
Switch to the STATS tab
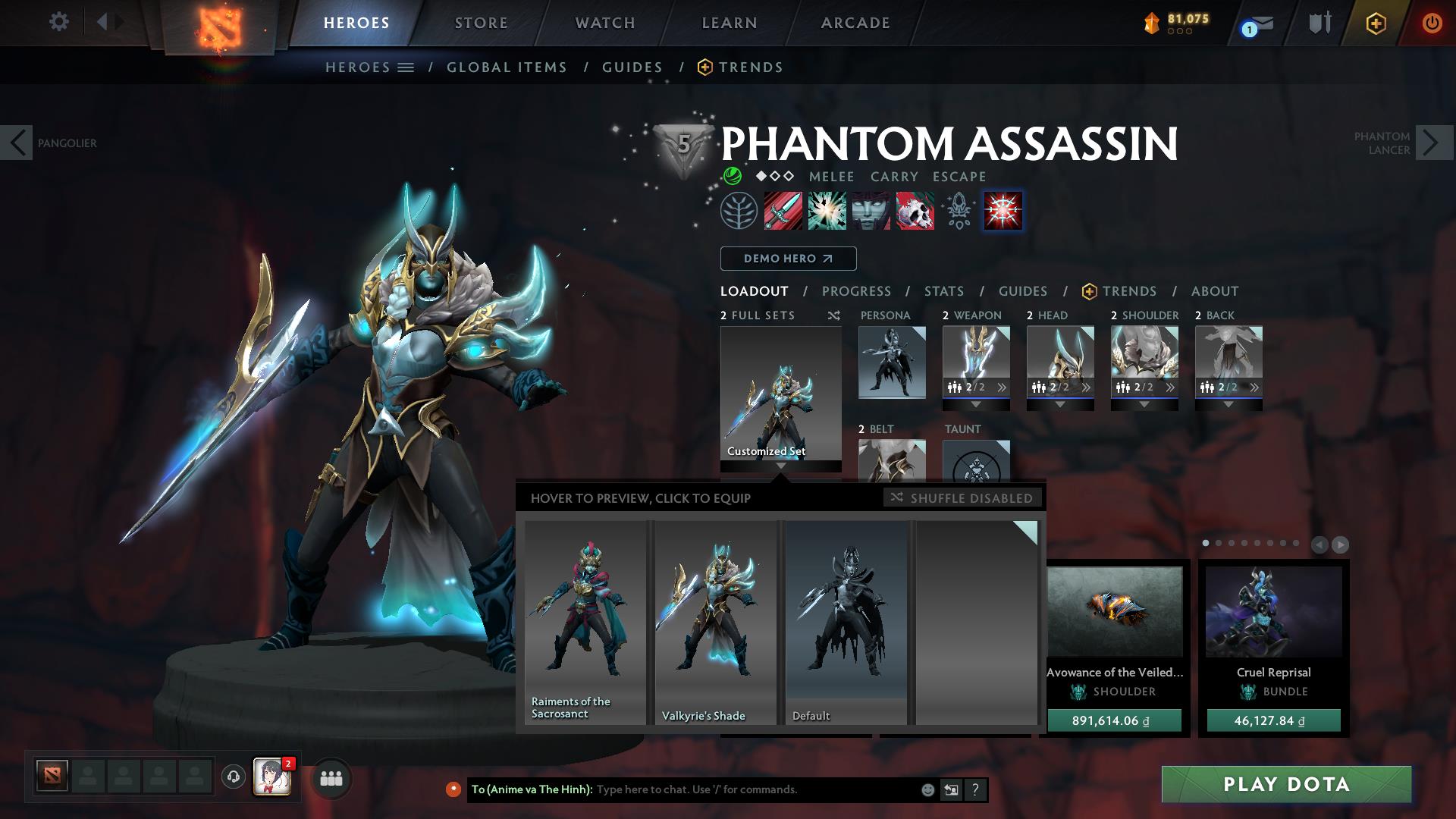tap(943, 291)
